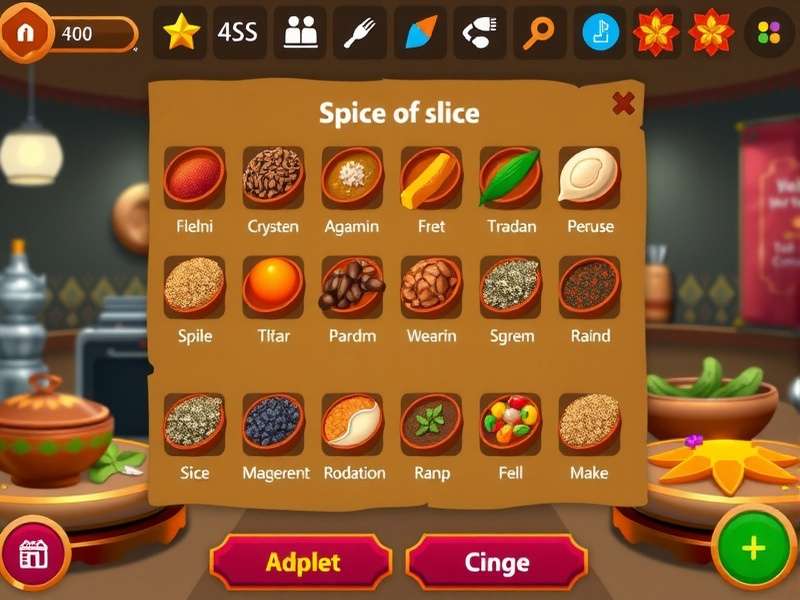800x600 pixels.
Task: Select the Flelni red spice bowl
Action: [x=194, y=176]
